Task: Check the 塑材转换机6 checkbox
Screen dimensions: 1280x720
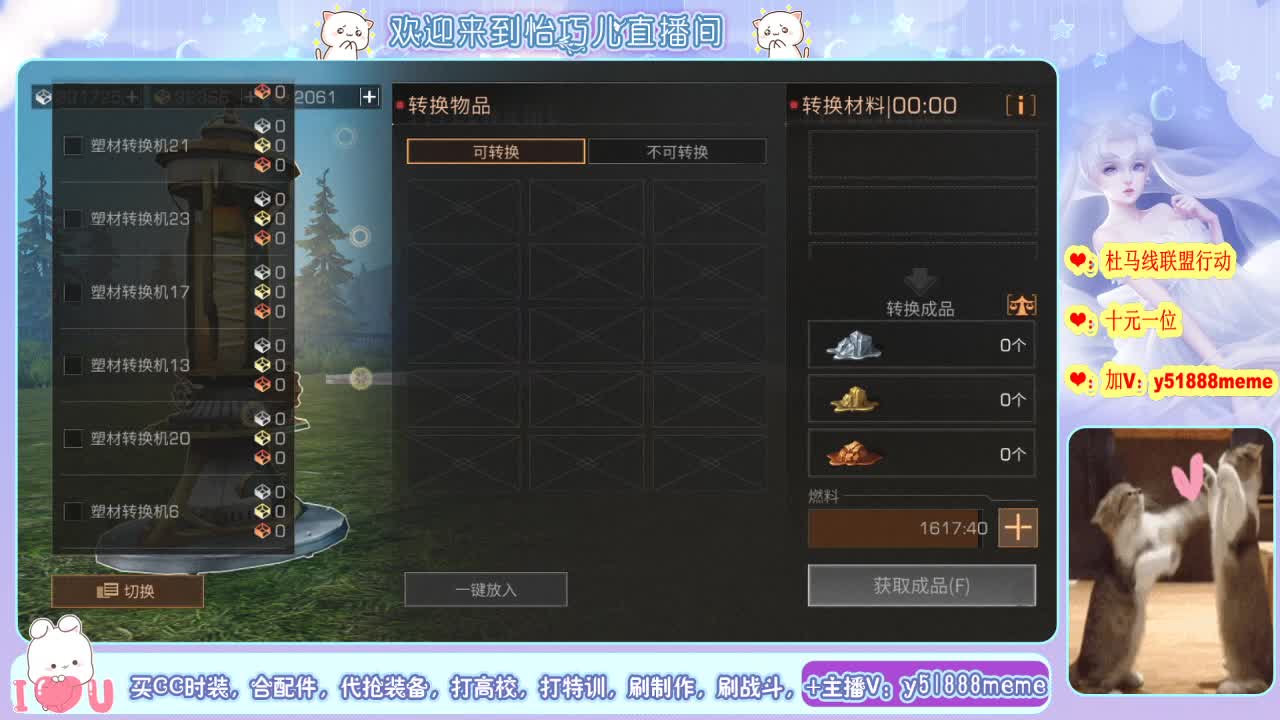Action: click(x=73, y=511)
